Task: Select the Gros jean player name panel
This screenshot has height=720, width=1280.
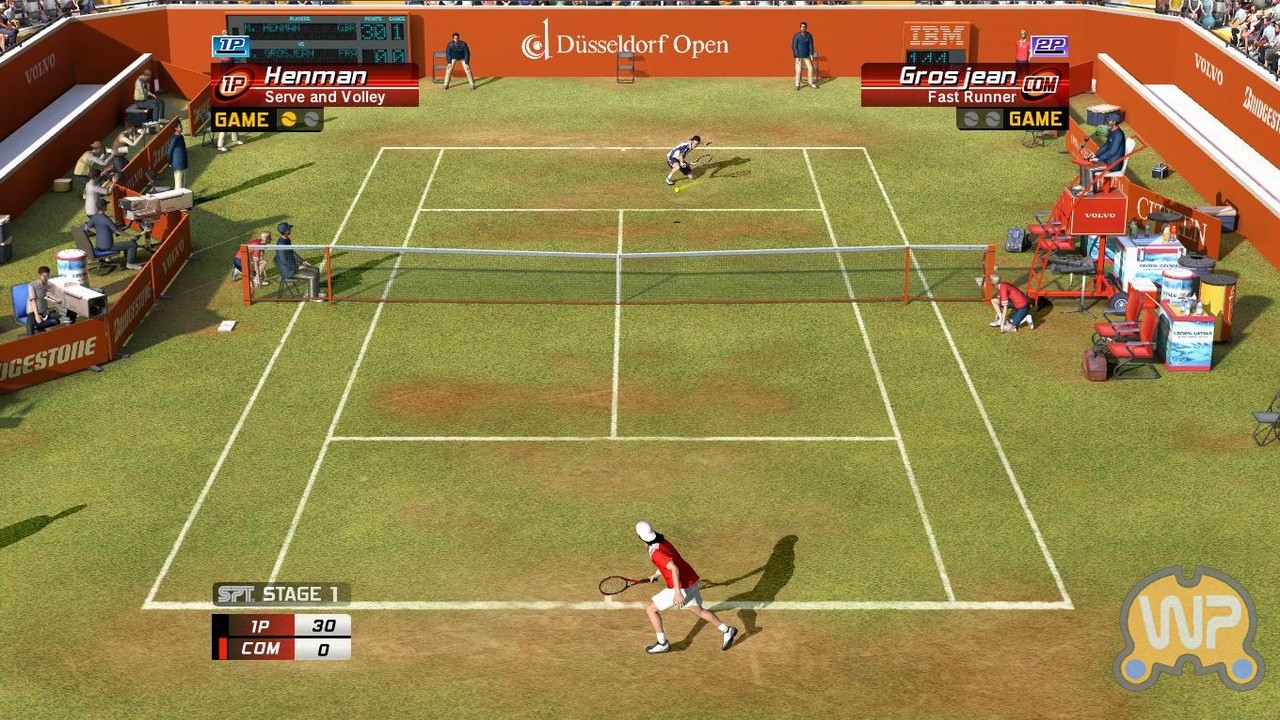Action: point(964,85)
